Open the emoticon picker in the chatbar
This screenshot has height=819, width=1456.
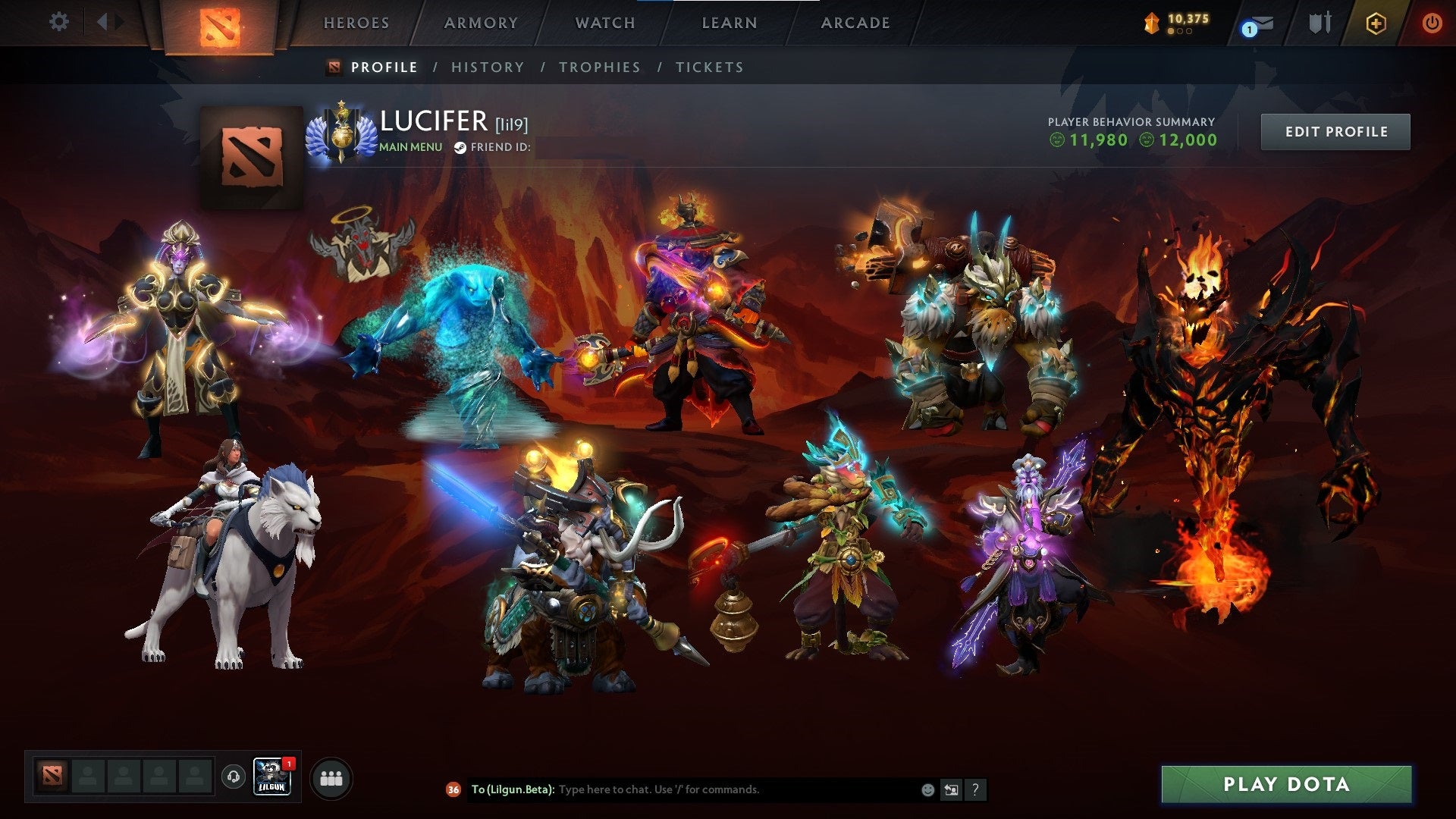pos(927,789)
